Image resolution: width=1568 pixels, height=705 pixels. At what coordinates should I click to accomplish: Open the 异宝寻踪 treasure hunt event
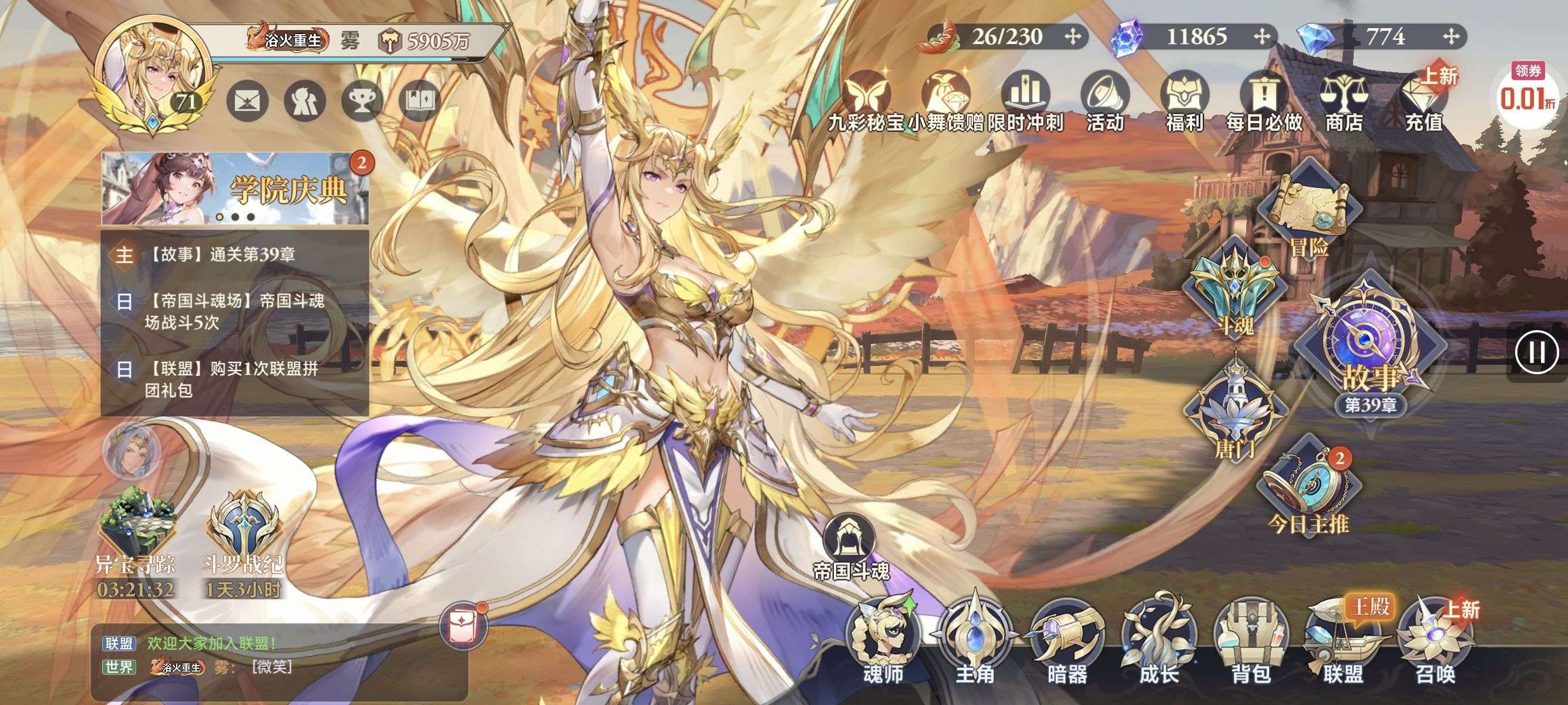pyautogui.click(x=135, y=536)
